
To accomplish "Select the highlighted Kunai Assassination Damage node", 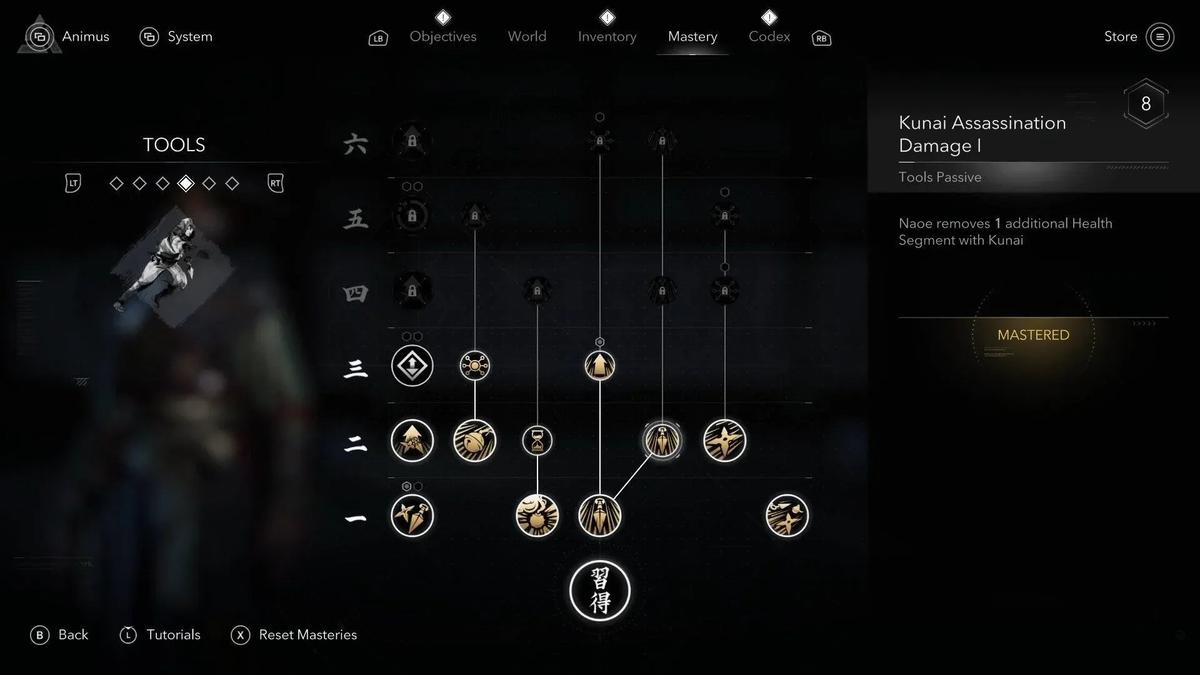I will [662, 441].
